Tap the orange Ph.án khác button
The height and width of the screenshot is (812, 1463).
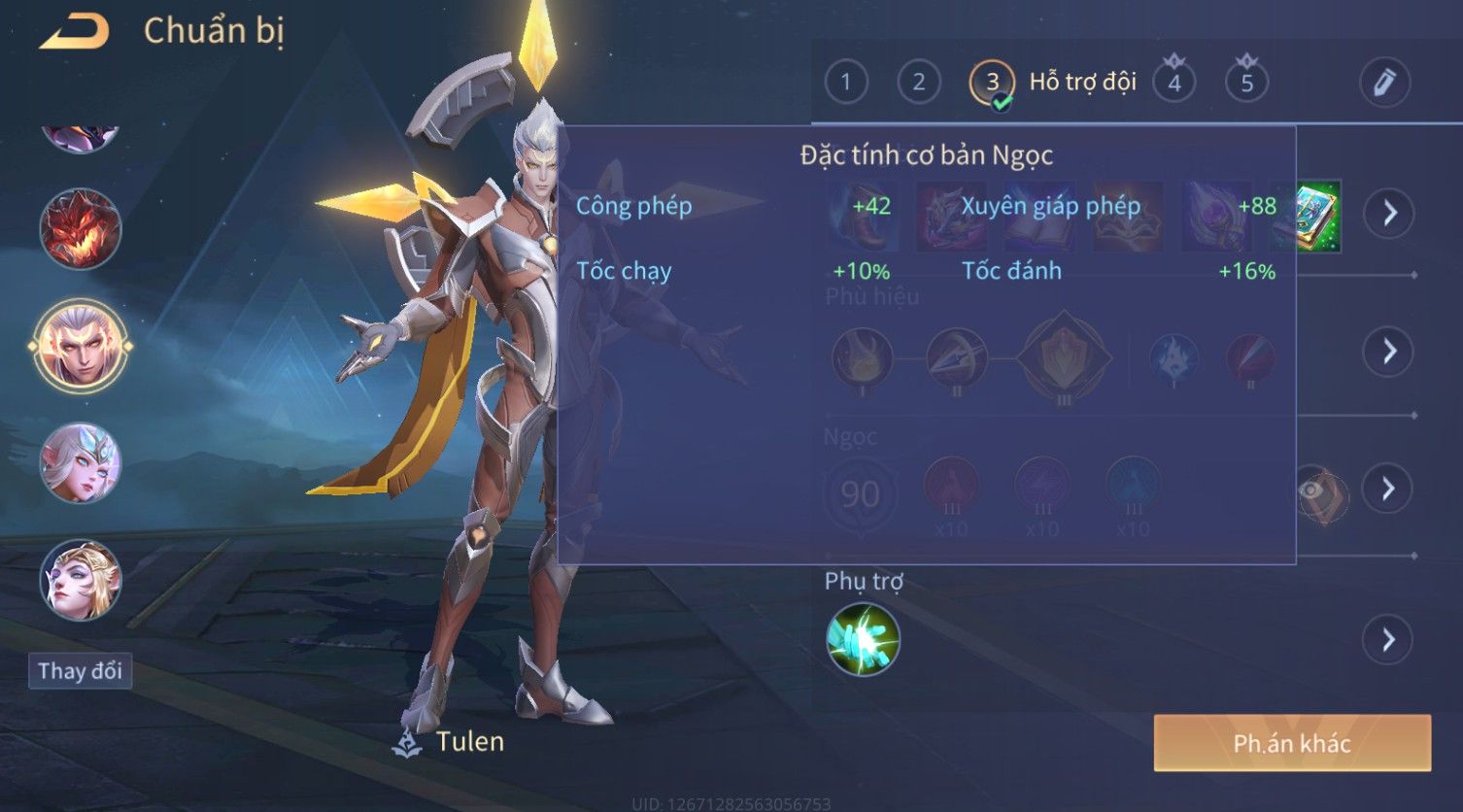pos(1292,743)
